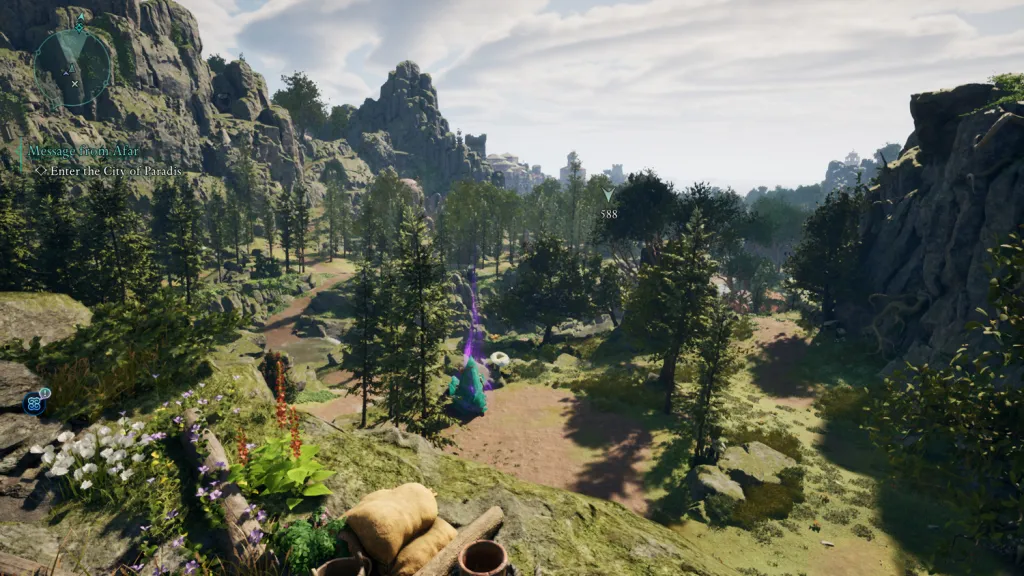
Task: Open the blue knot notification icon
Action: 35,402
